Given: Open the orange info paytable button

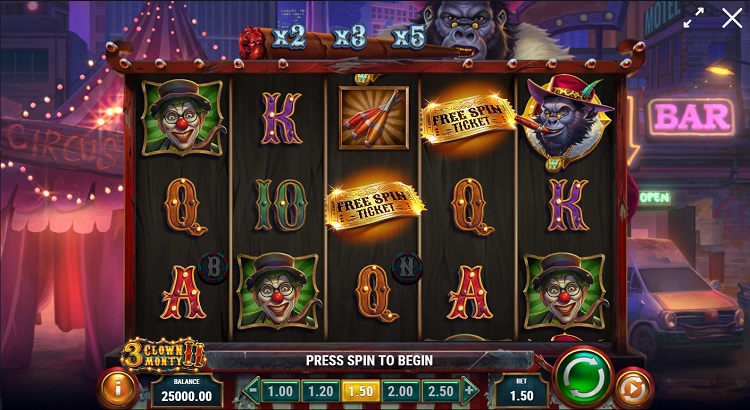Looking at the screenshot, I should pos(119,387).
